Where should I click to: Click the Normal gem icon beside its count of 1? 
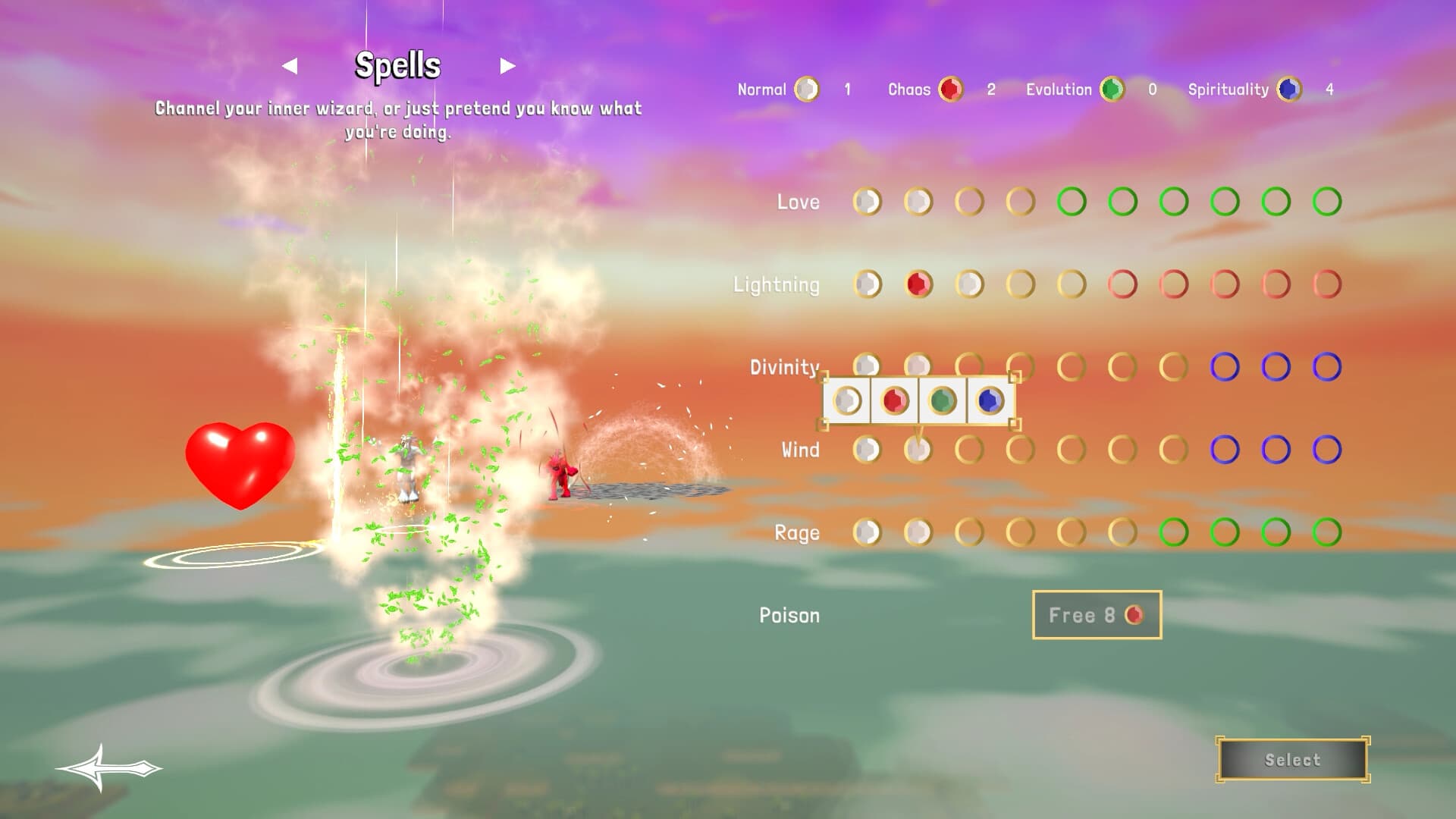pos(806,89)
